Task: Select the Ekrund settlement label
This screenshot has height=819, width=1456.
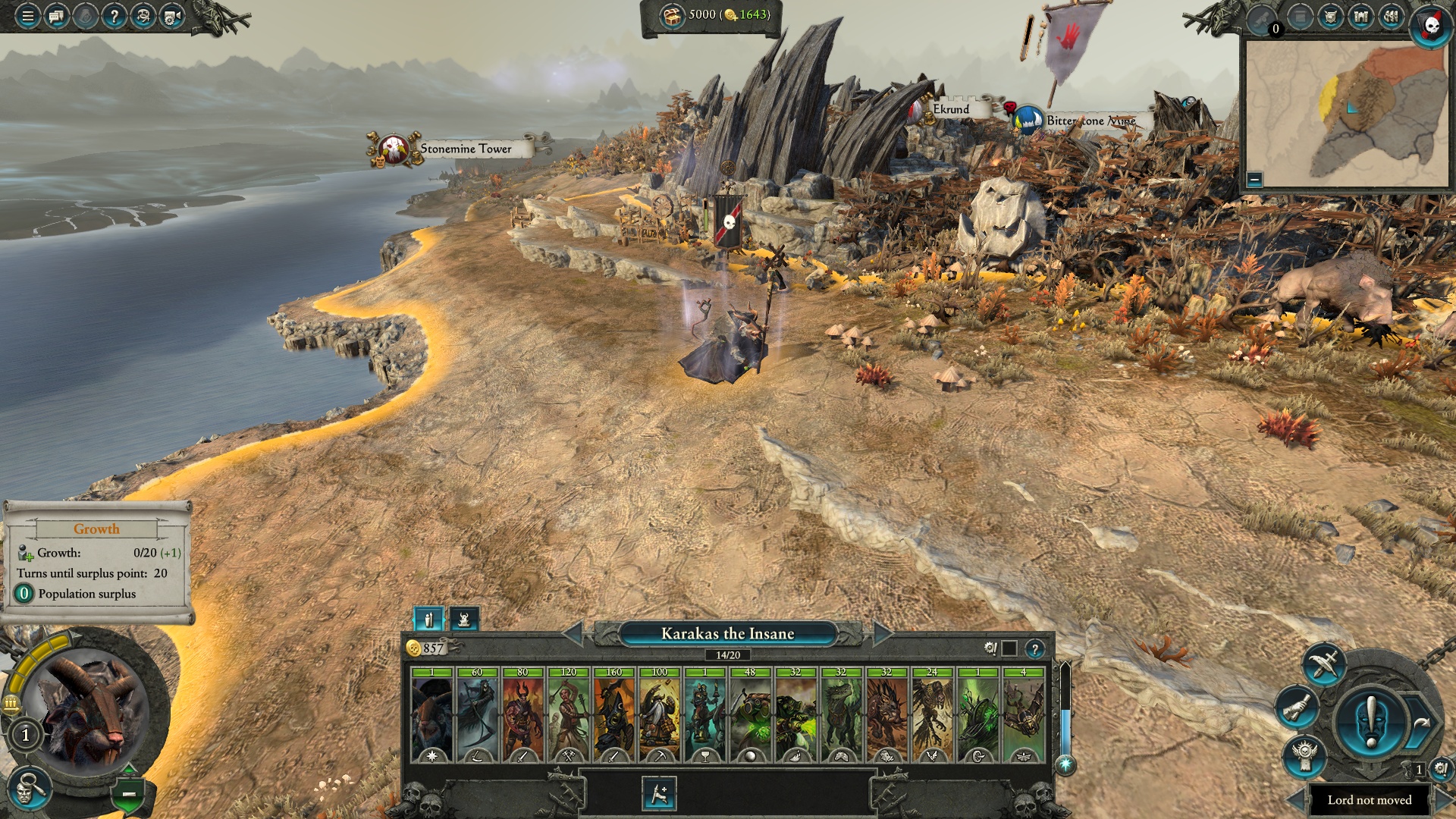Action: 951,109
